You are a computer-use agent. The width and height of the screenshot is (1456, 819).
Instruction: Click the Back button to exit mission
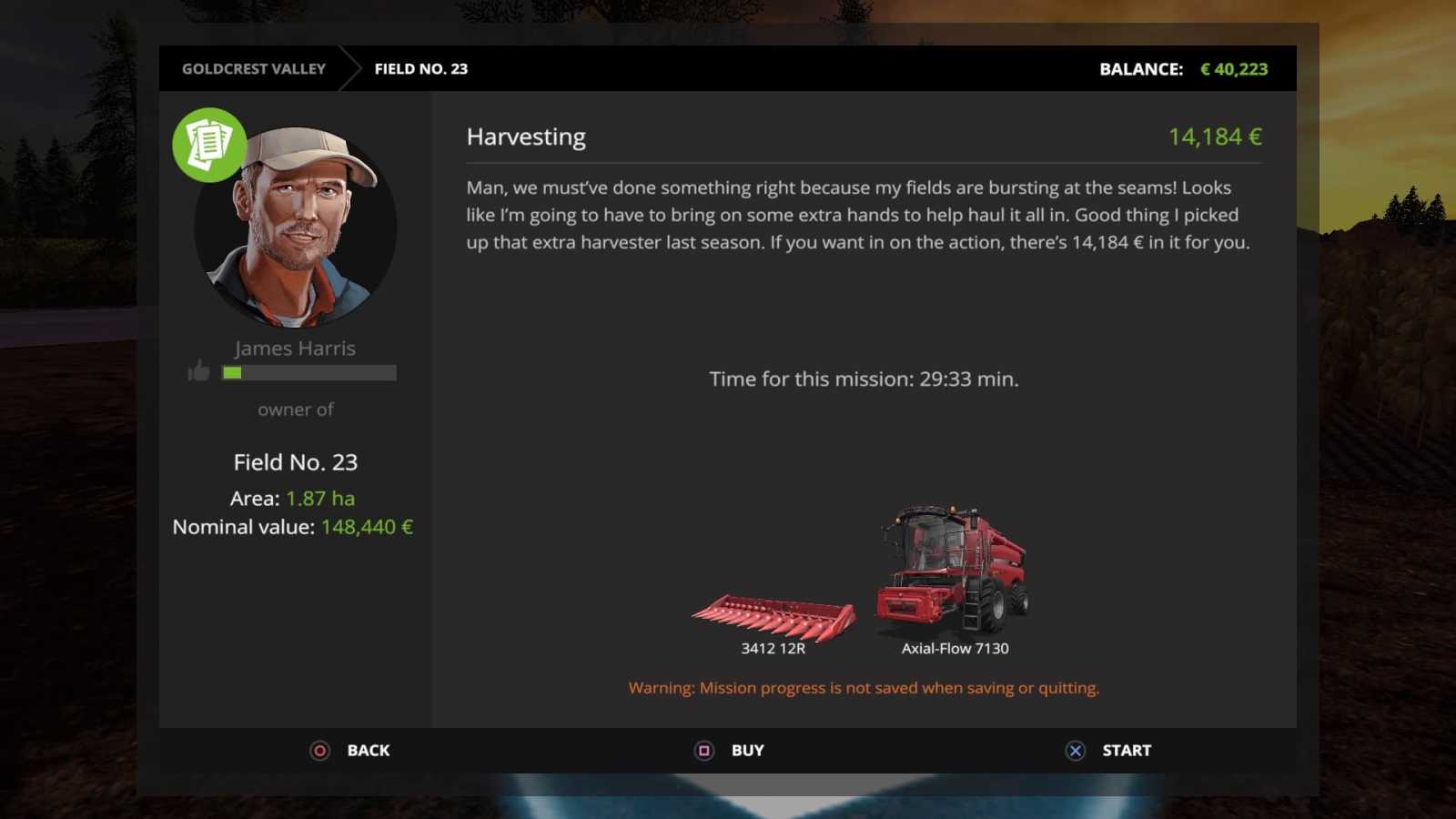click(x=350, y=750)
